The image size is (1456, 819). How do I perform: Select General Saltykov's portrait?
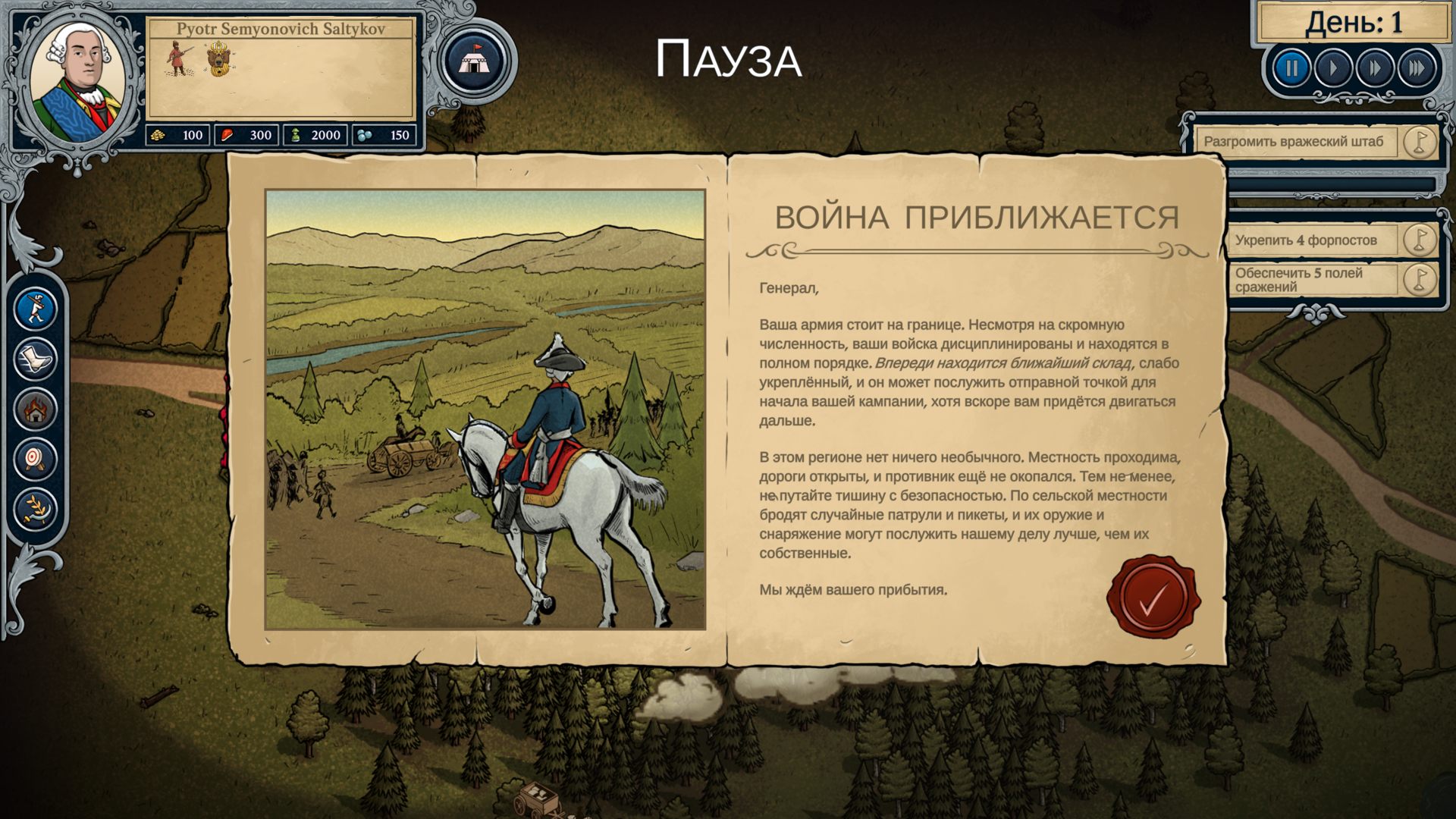click(x=78, y=80)
